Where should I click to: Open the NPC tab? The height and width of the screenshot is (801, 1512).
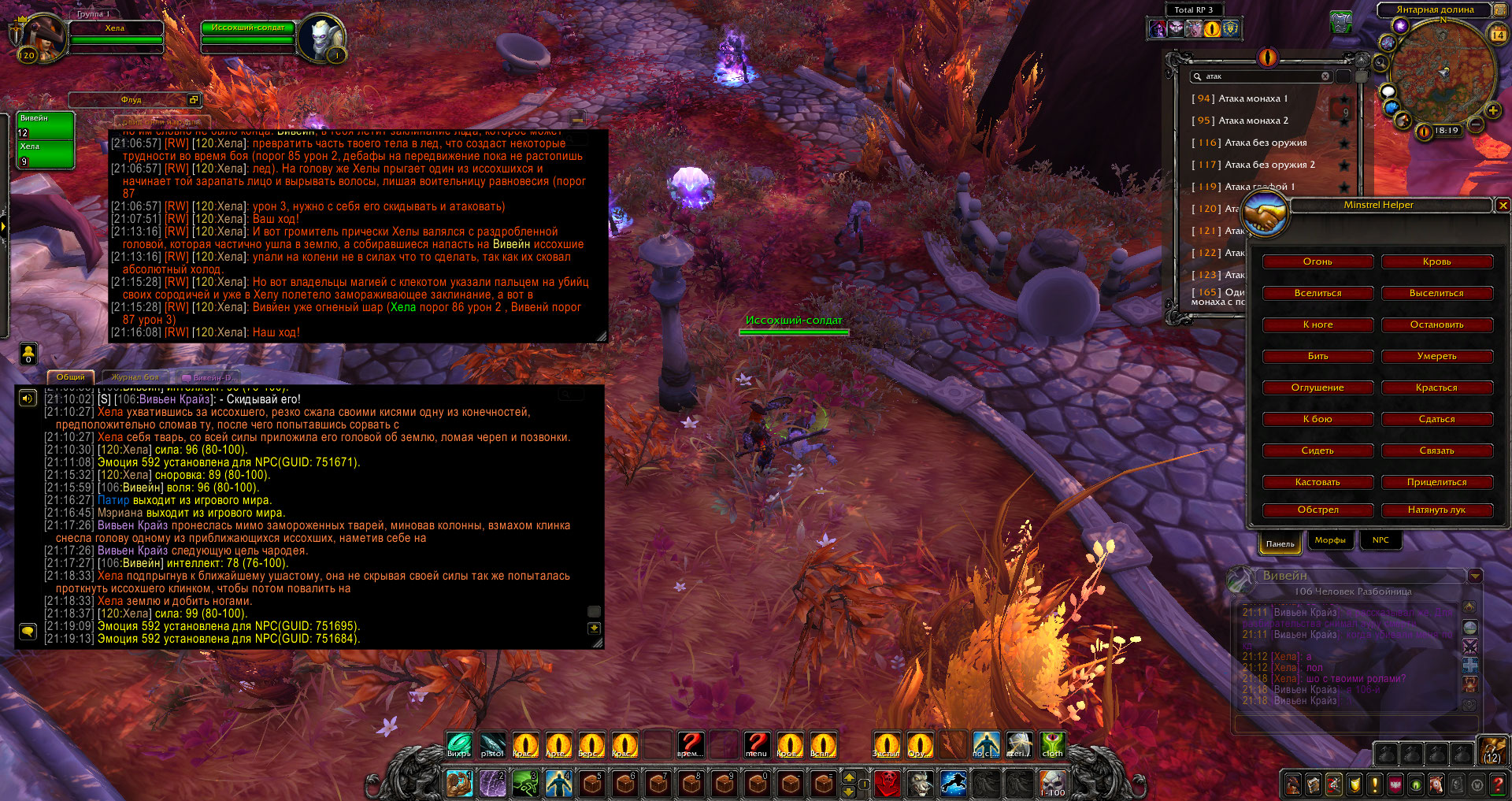pos(1380,540)
